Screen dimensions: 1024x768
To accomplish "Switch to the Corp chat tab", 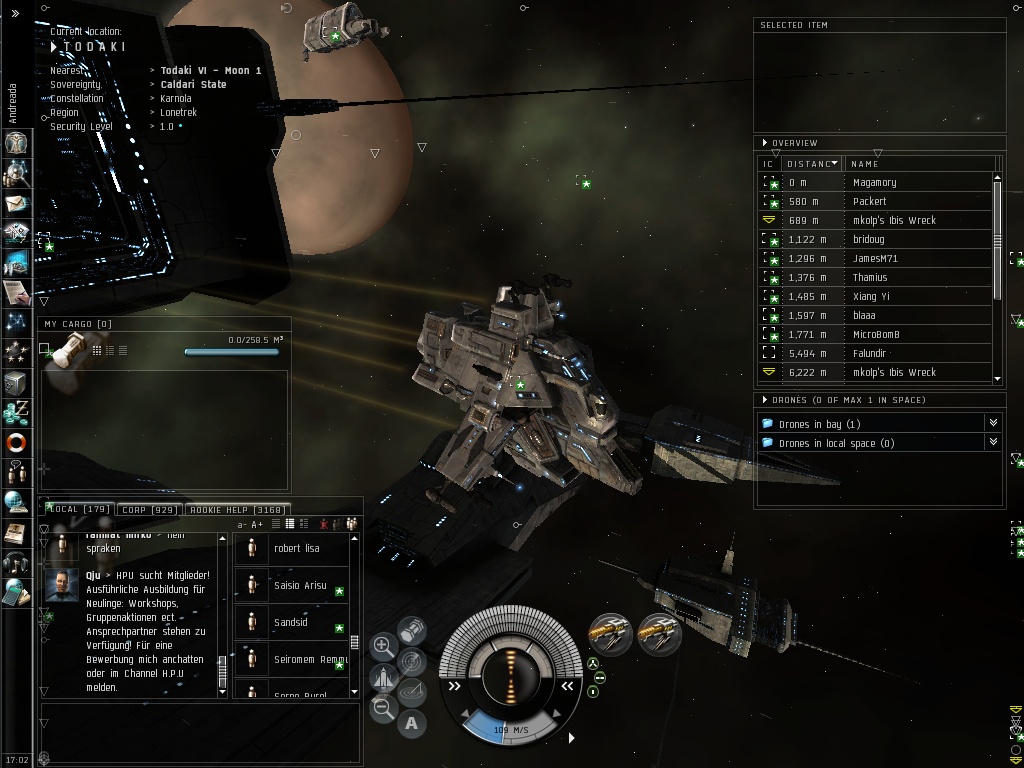I will click(x=148, y=510).
